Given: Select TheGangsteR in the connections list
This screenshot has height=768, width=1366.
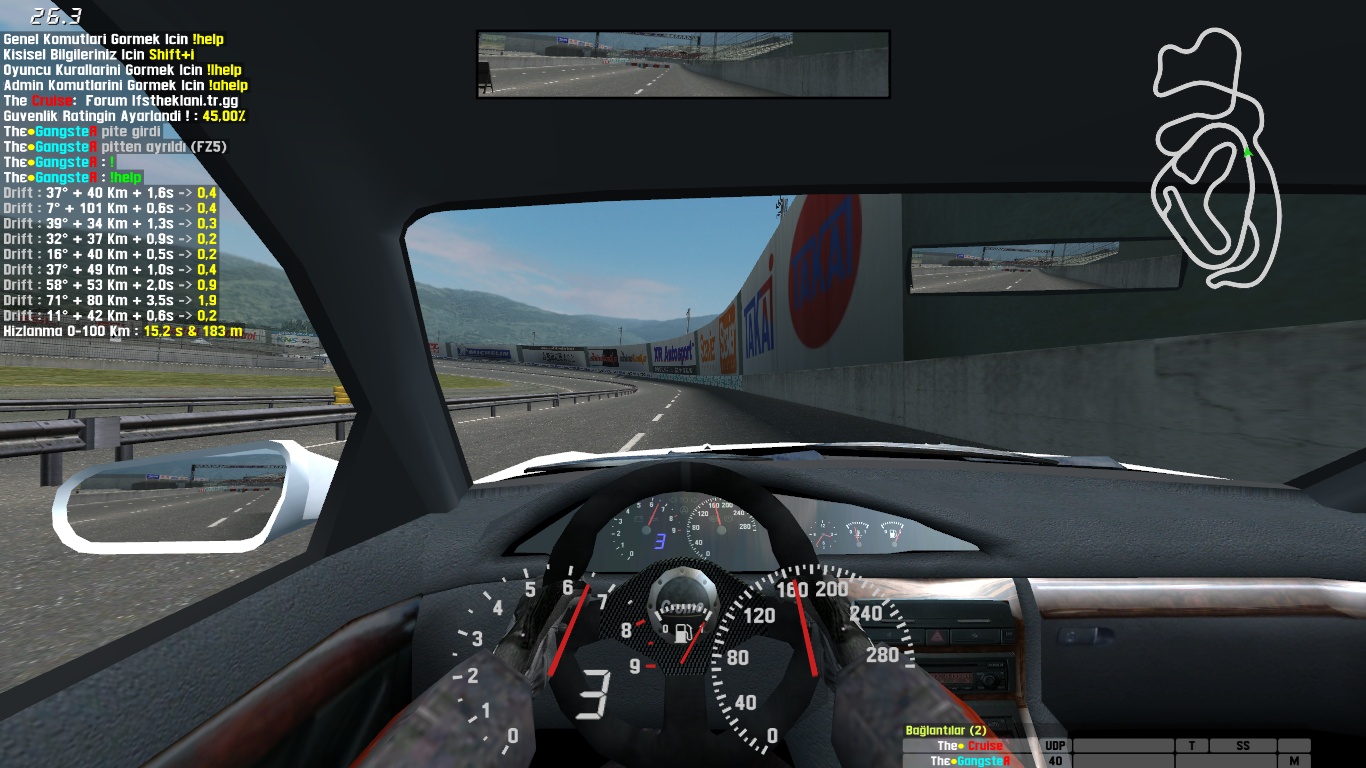Looking at the screenshot, I should [x=970, y=761].
